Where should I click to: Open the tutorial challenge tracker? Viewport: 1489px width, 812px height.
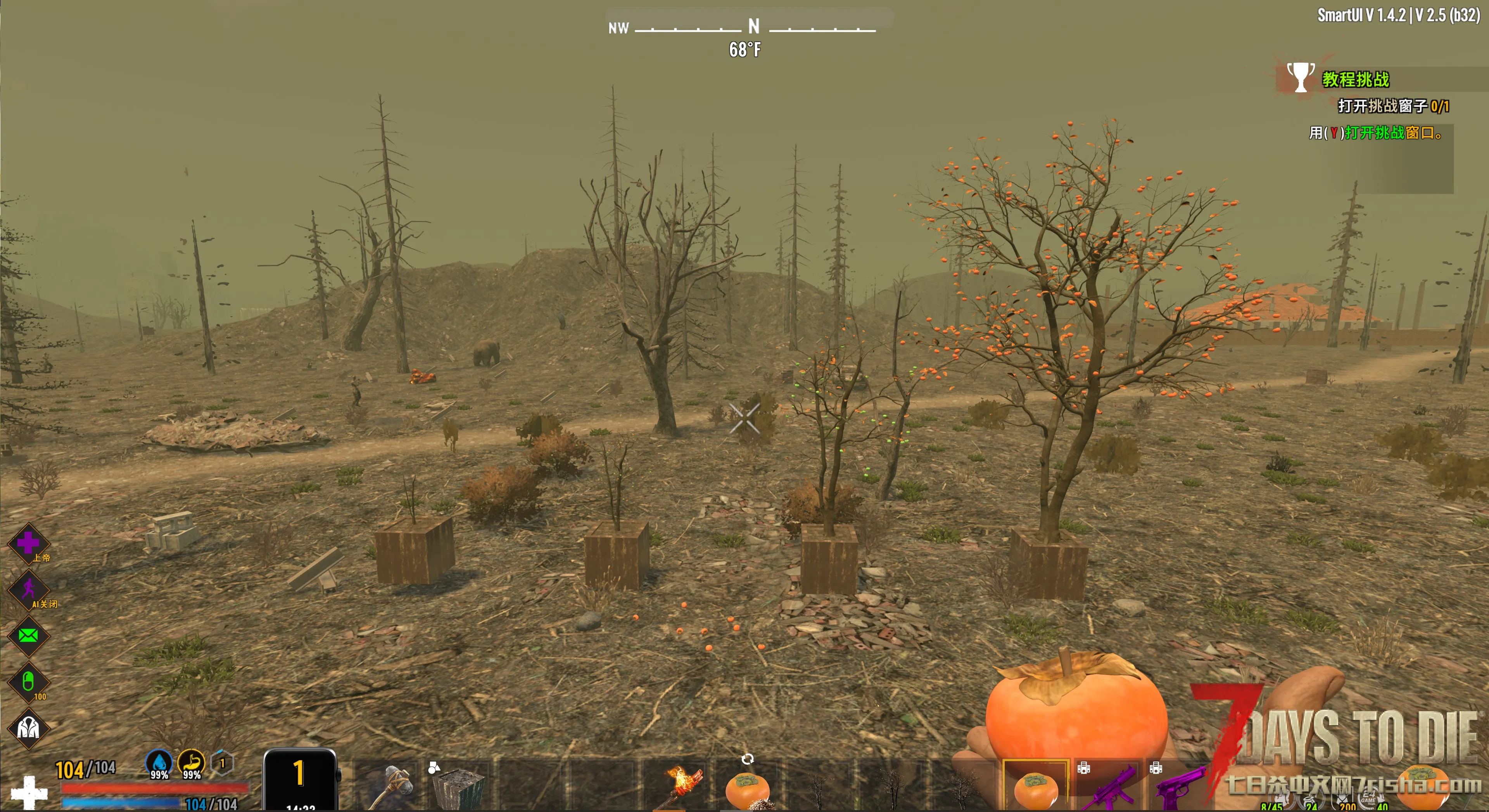coord(1355,79)
